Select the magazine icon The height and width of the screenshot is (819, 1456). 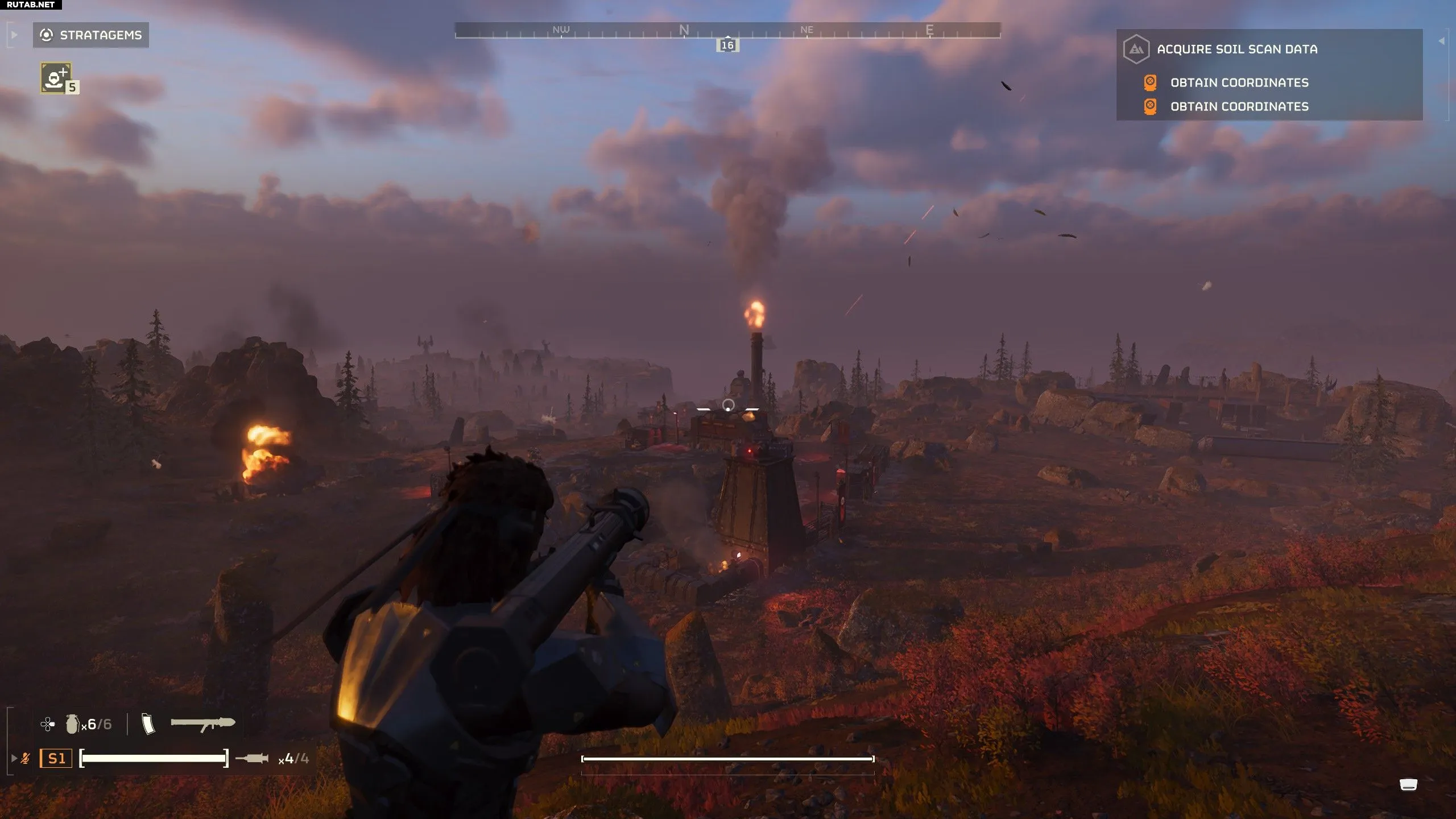pyautogui.click(x=148, y=724)
